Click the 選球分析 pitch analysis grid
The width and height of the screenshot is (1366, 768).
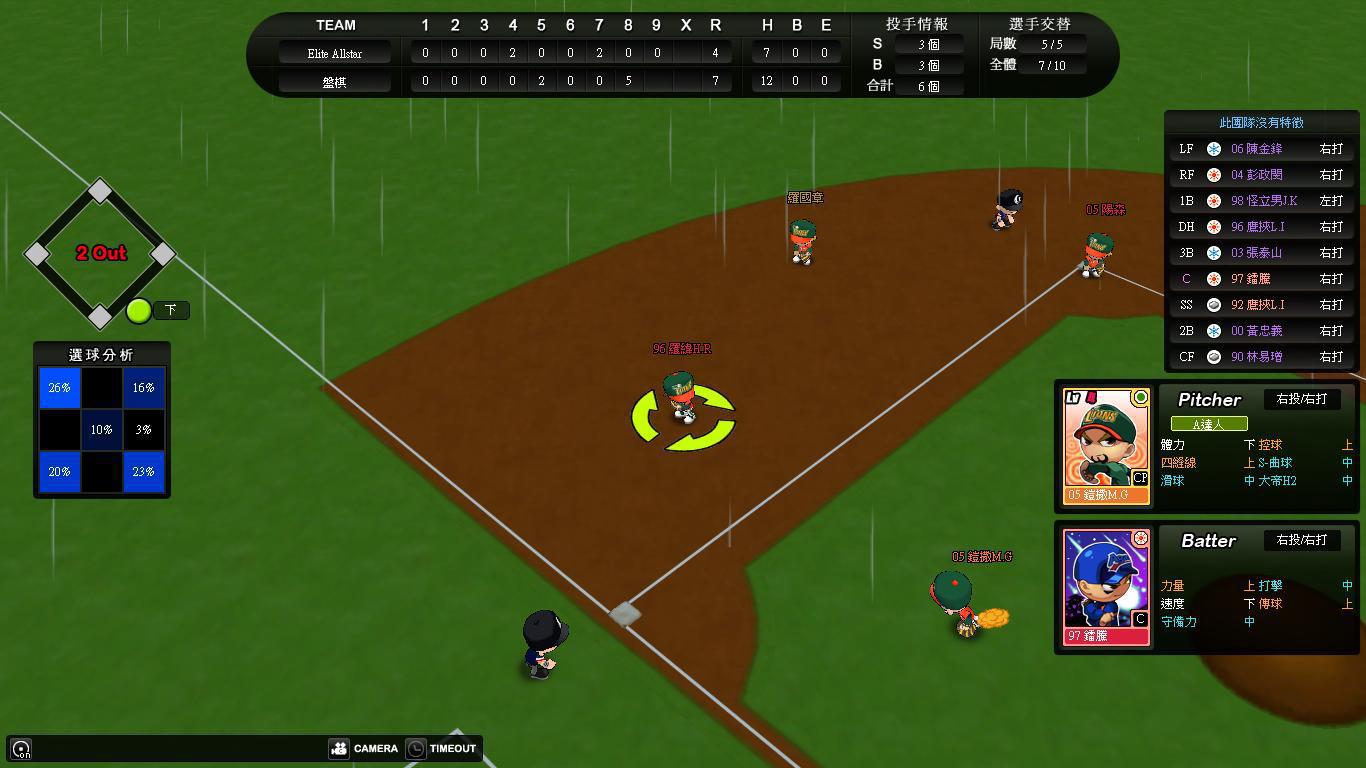pos(101,429)
